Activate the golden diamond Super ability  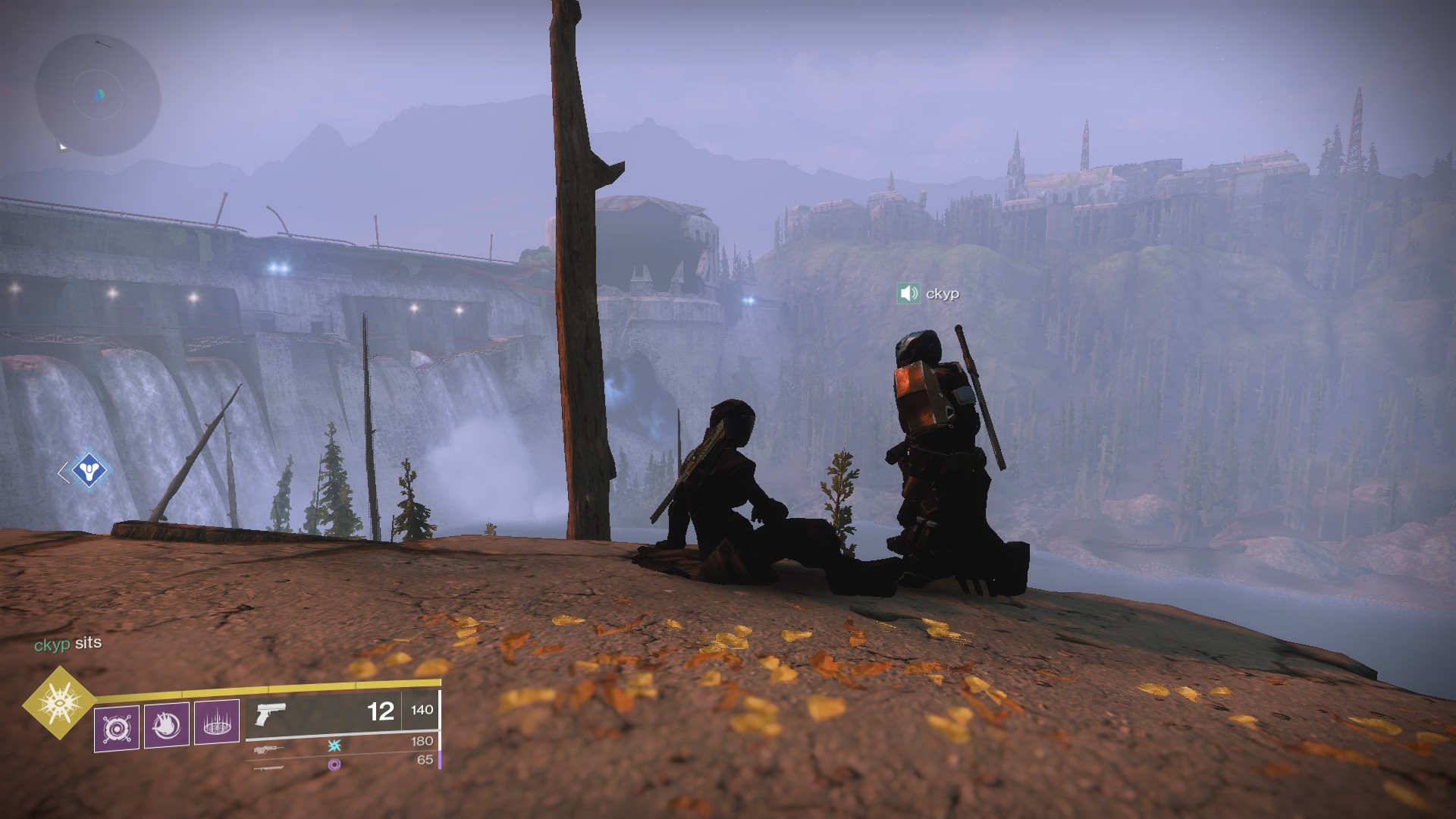[58, 702]
